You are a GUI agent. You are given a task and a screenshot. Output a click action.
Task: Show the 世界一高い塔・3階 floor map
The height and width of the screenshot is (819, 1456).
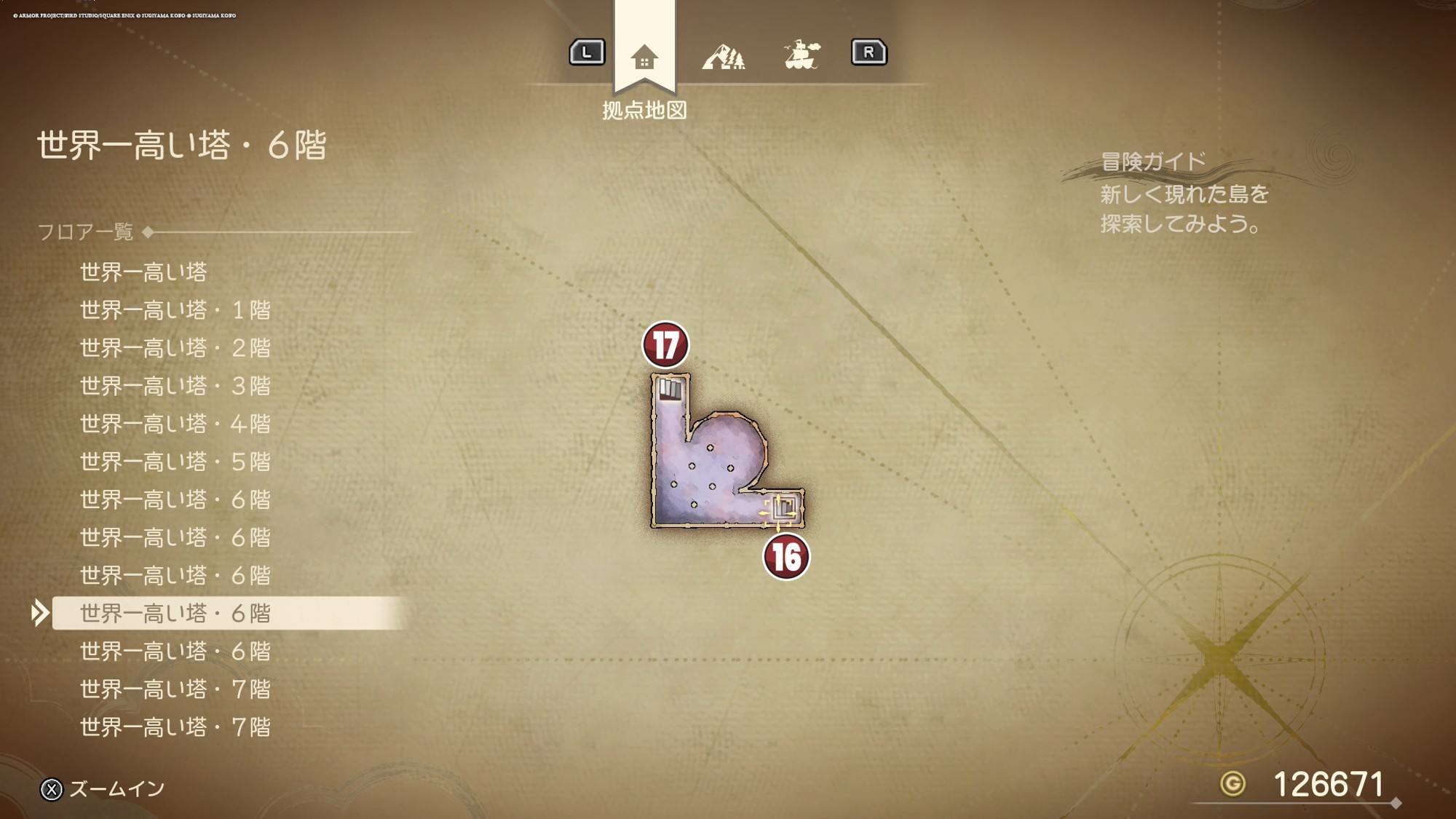[175, 386]
